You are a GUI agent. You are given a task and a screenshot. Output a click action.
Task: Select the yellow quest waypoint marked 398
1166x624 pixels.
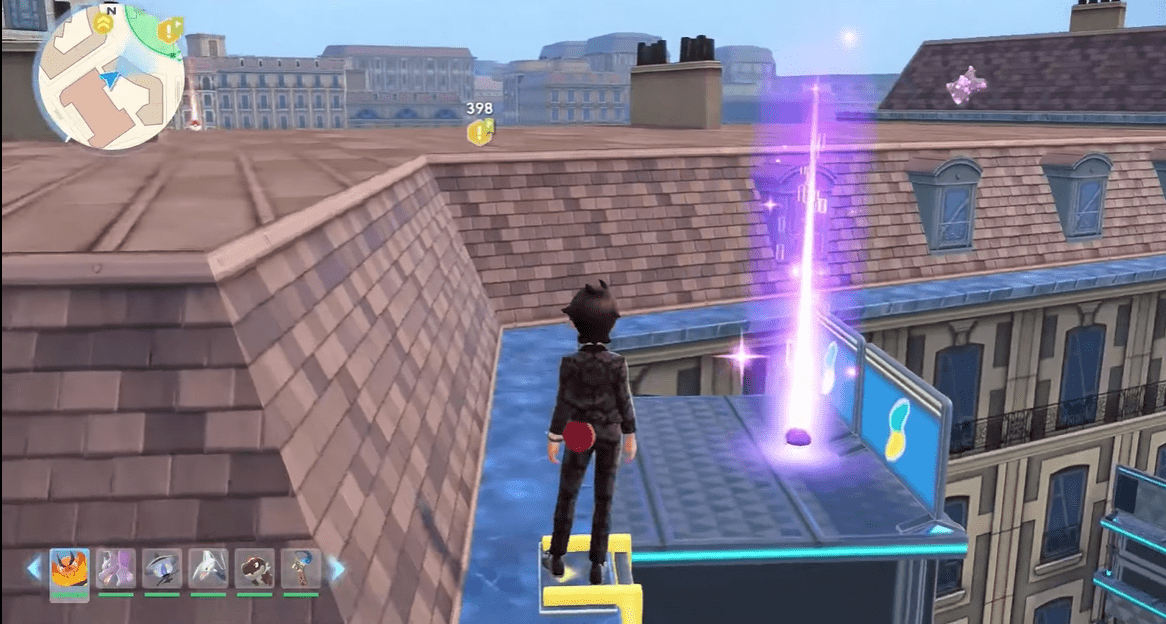click(481, 130)
